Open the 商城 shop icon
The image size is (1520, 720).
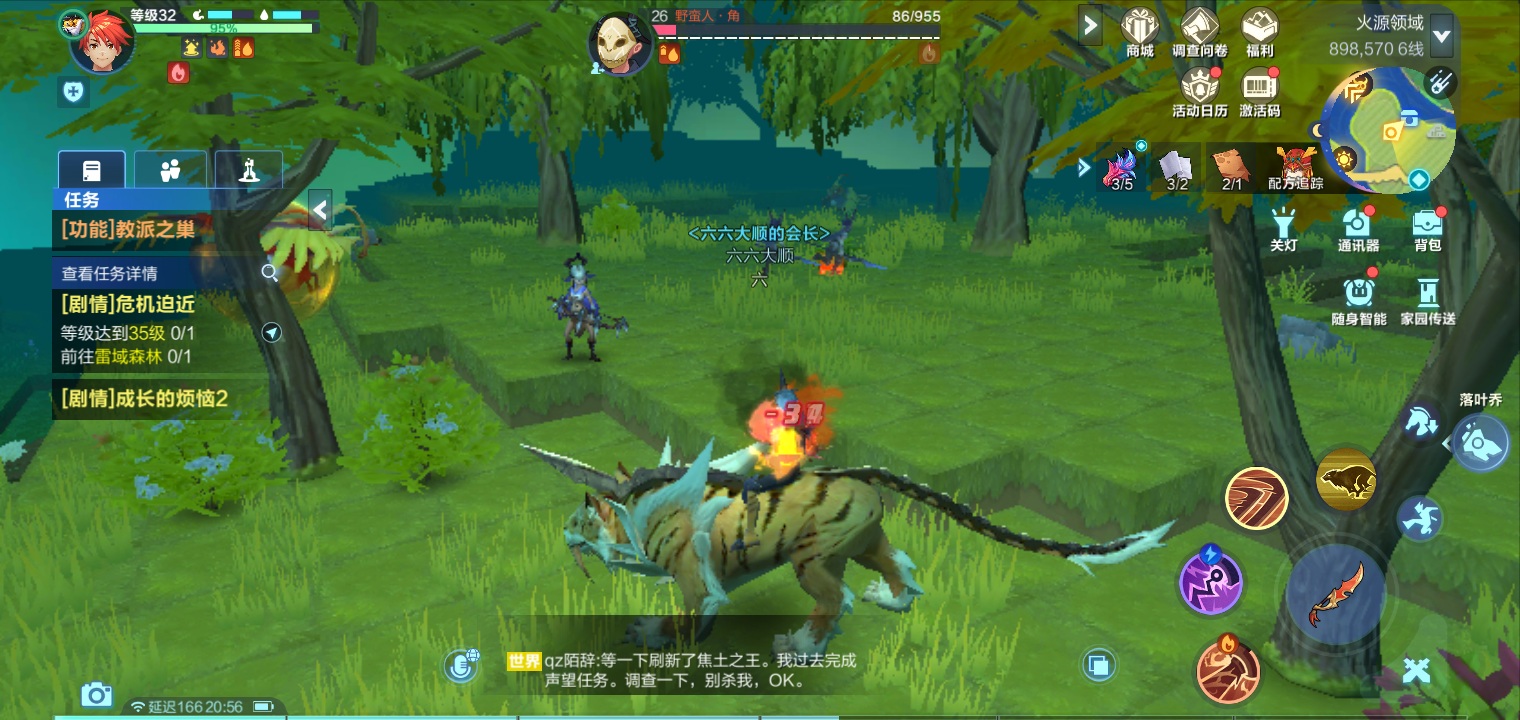(x=1139, y=31)
